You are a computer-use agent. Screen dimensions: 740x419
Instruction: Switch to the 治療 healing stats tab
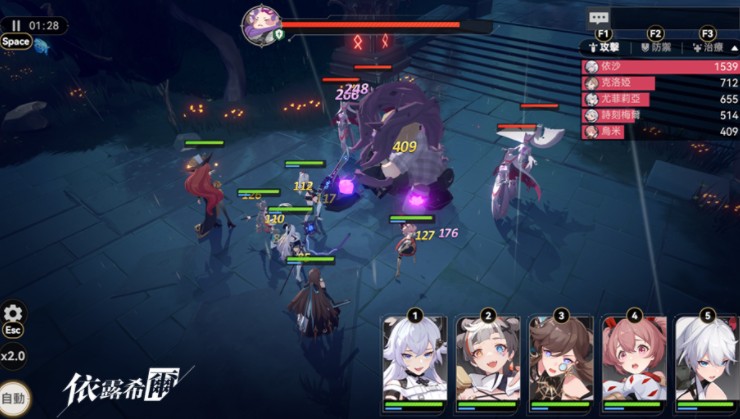tap(706, 47)
